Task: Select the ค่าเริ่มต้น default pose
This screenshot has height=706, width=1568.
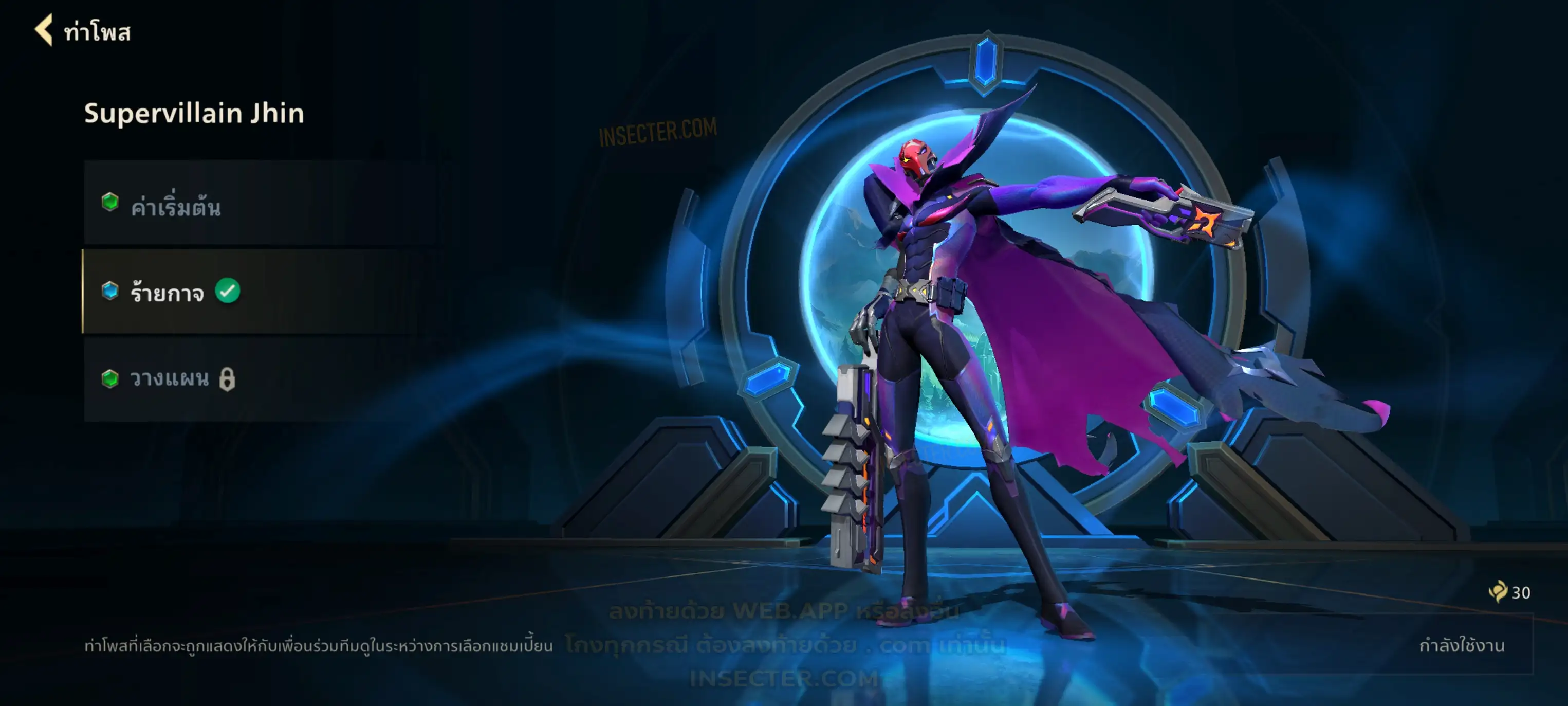Action: coord(262,205)
